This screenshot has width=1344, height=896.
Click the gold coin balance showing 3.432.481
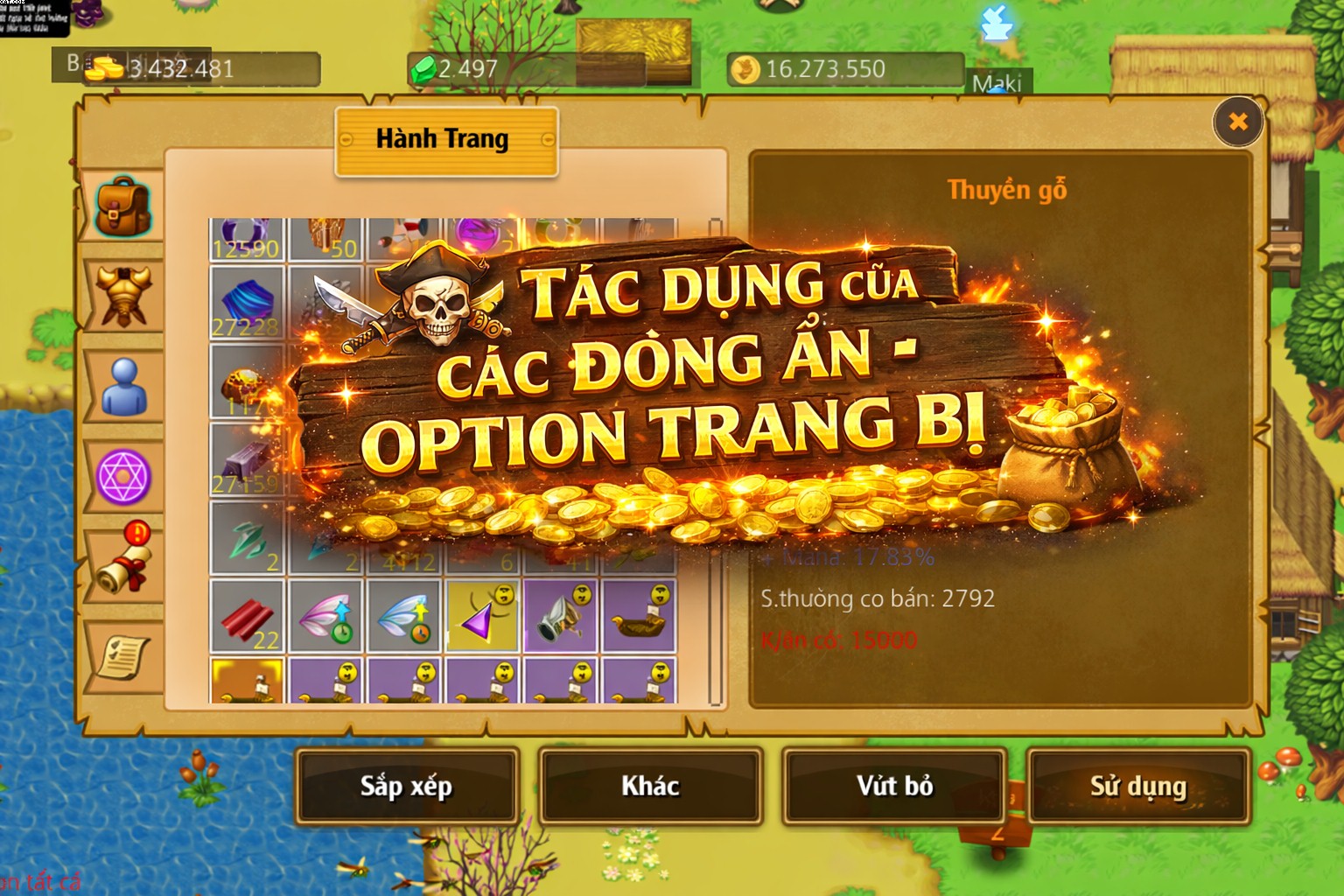pos(175,64)
